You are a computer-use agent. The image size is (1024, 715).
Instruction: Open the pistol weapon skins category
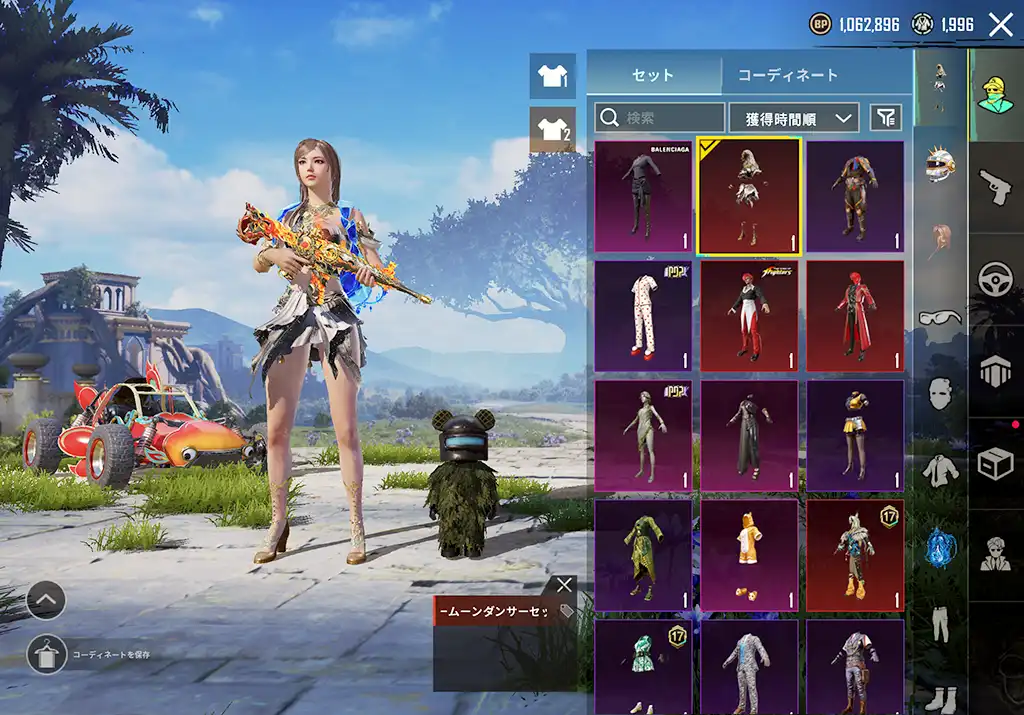(995, 187)
